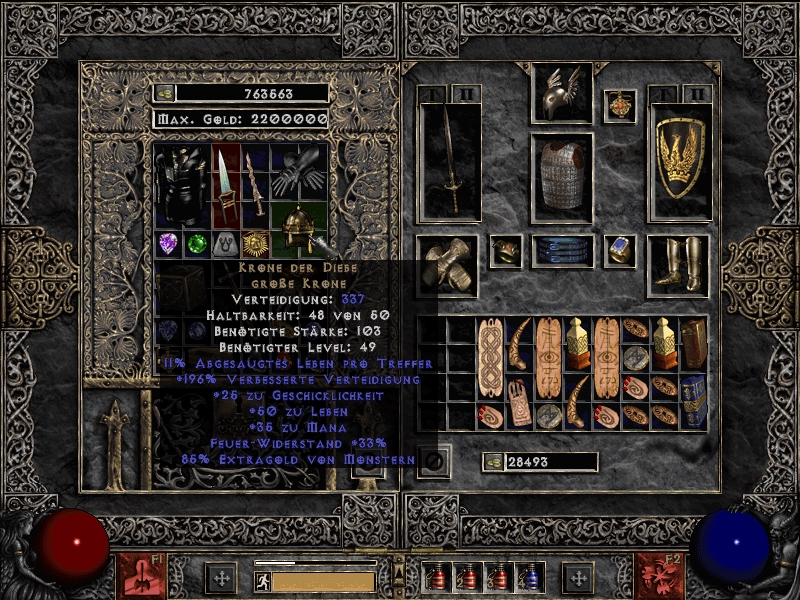Image resolution: width=800 pixels, height=600 pixels.
Task: Select the equipped blue belt
Action: pyautogui.click(x=561, y=251)
